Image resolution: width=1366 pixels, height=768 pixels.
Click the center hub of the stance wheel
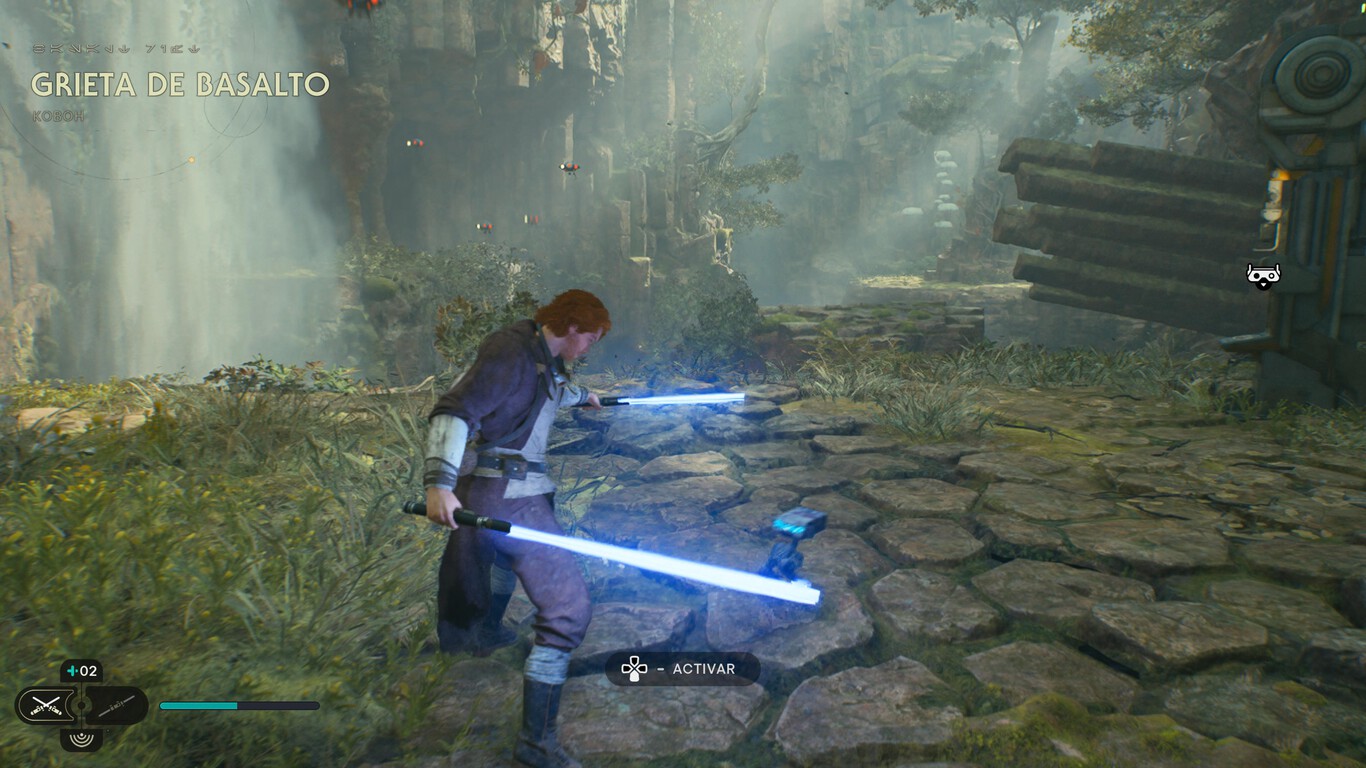pos(82,705)
